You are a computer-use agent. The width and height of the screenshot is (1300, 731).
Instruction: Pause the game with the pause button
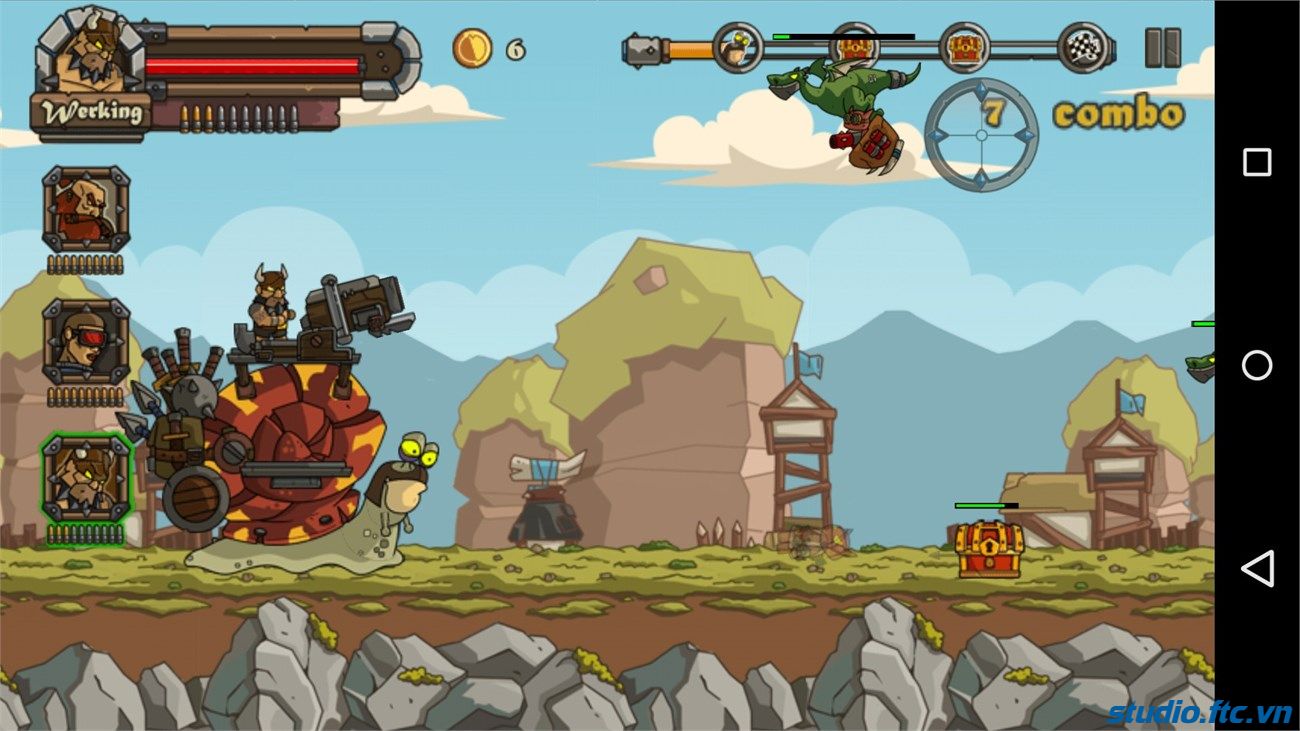click(1162, 48)
